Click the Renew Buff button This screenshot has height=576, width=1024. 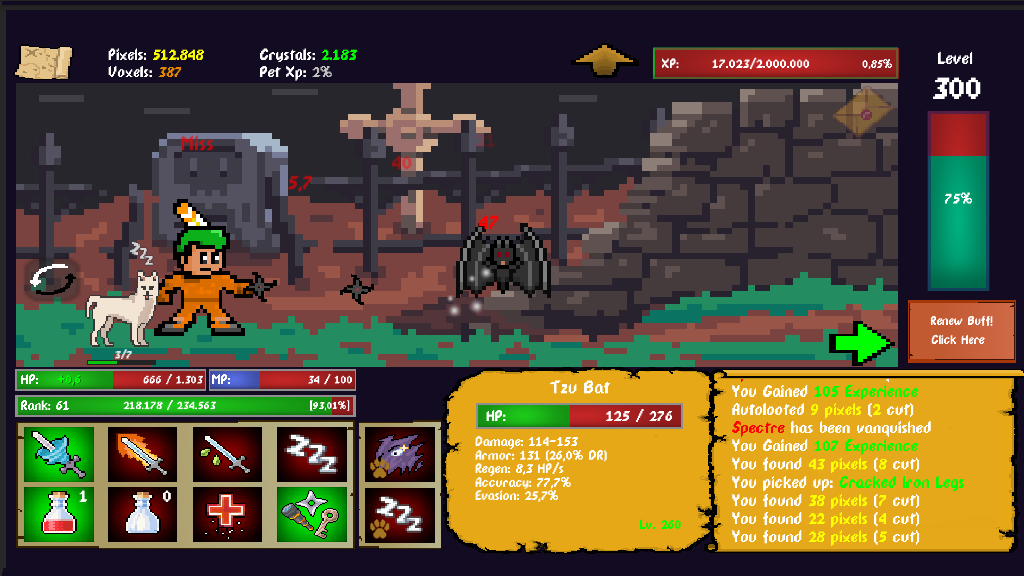click(x=959, y=330)
